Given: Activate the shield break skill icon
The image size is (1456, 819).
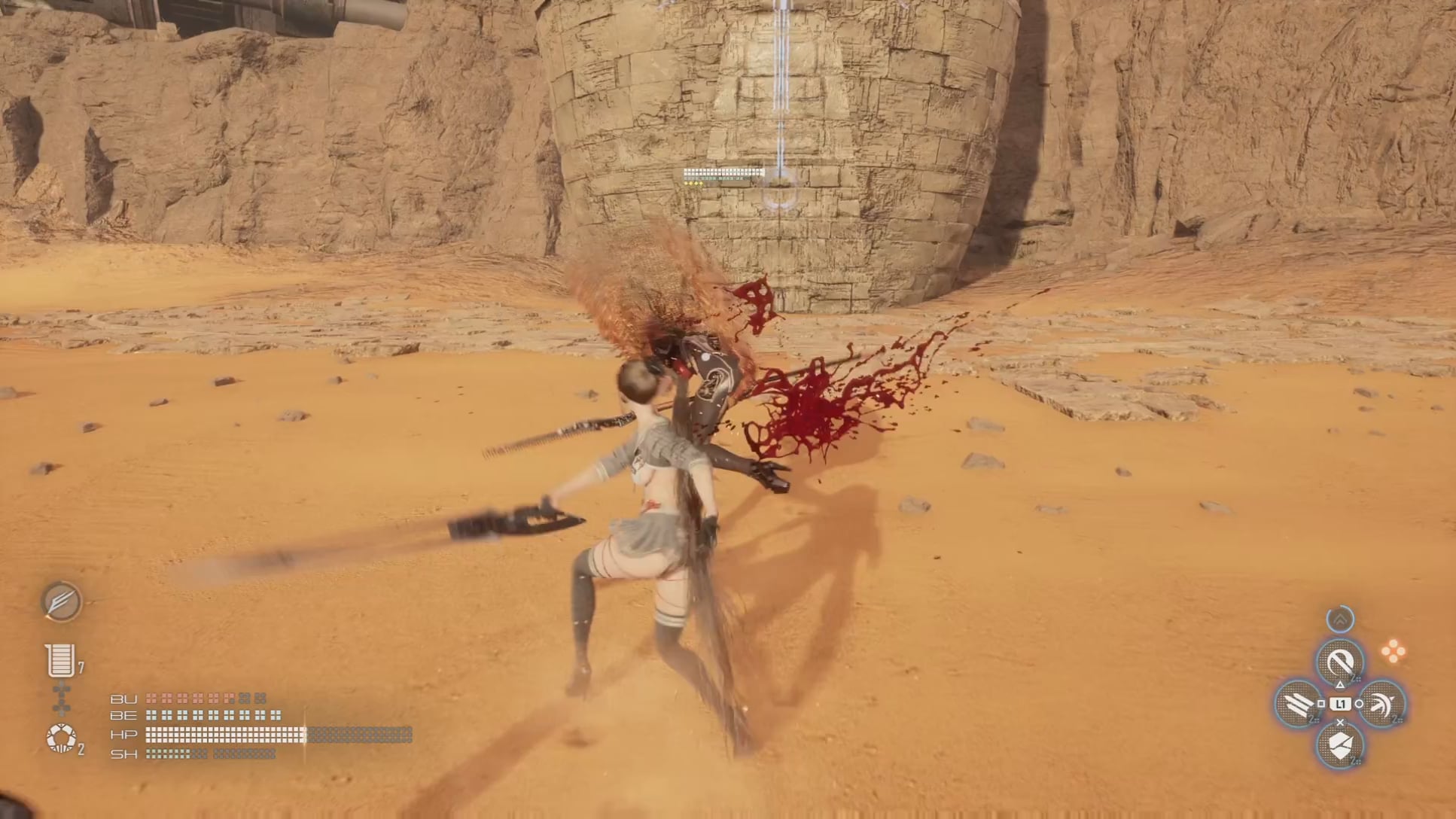Looking at the screenshot, I should pyautogui.click(x=1340, y=746).
